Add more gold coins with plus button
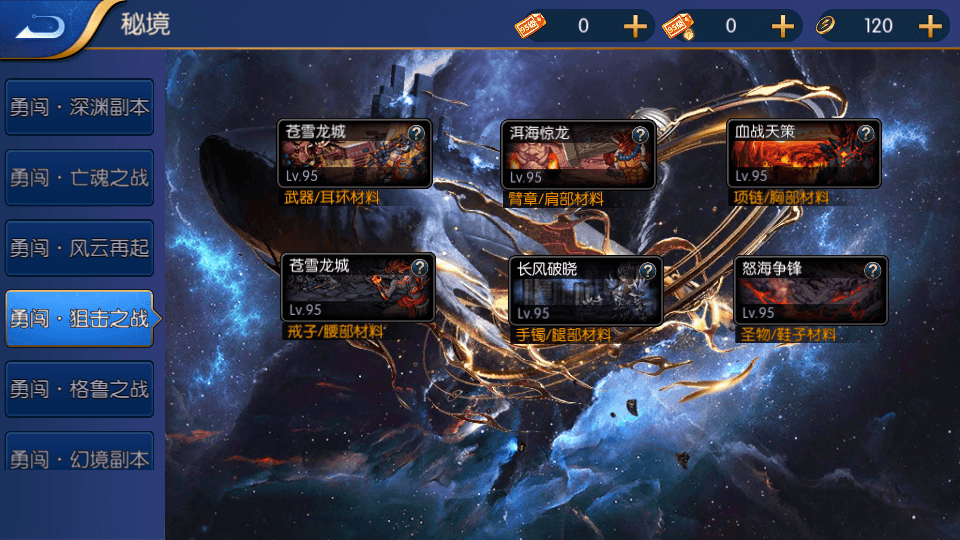 (931, 26)
